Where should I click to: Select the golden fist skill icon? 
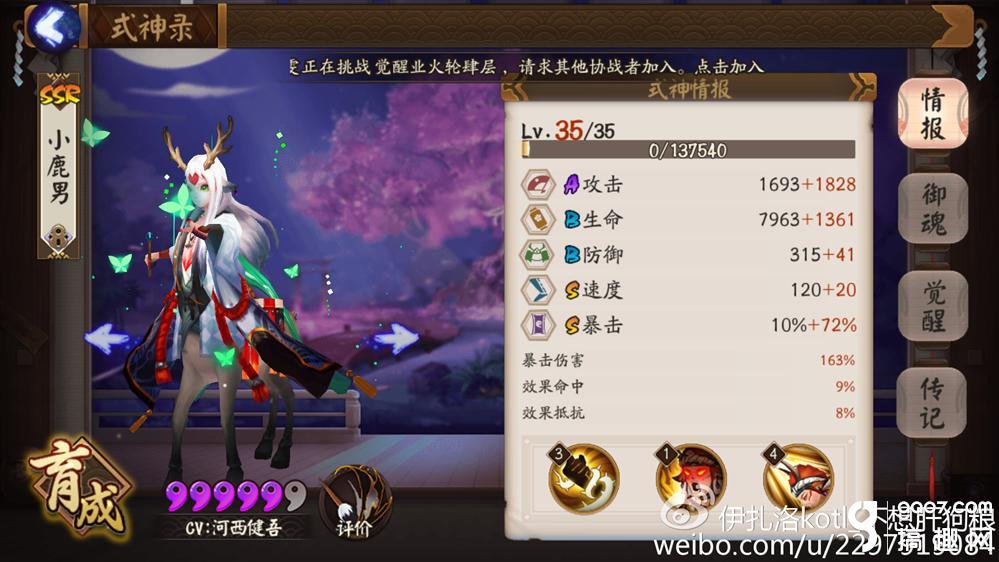[x=584, y=478]
